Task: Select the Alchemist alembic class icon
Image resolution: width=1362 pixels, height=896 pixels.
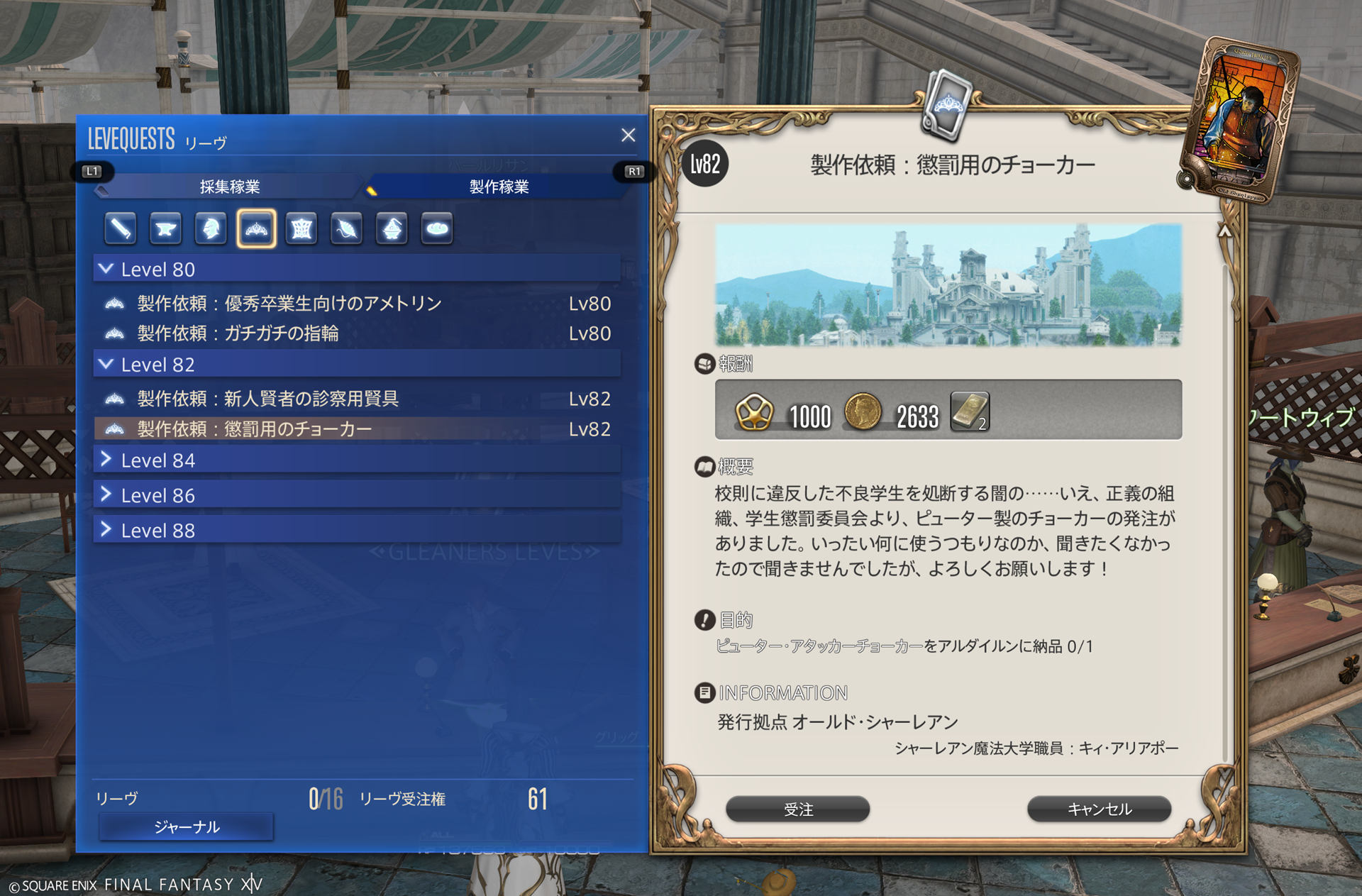Action: [392, 228]
